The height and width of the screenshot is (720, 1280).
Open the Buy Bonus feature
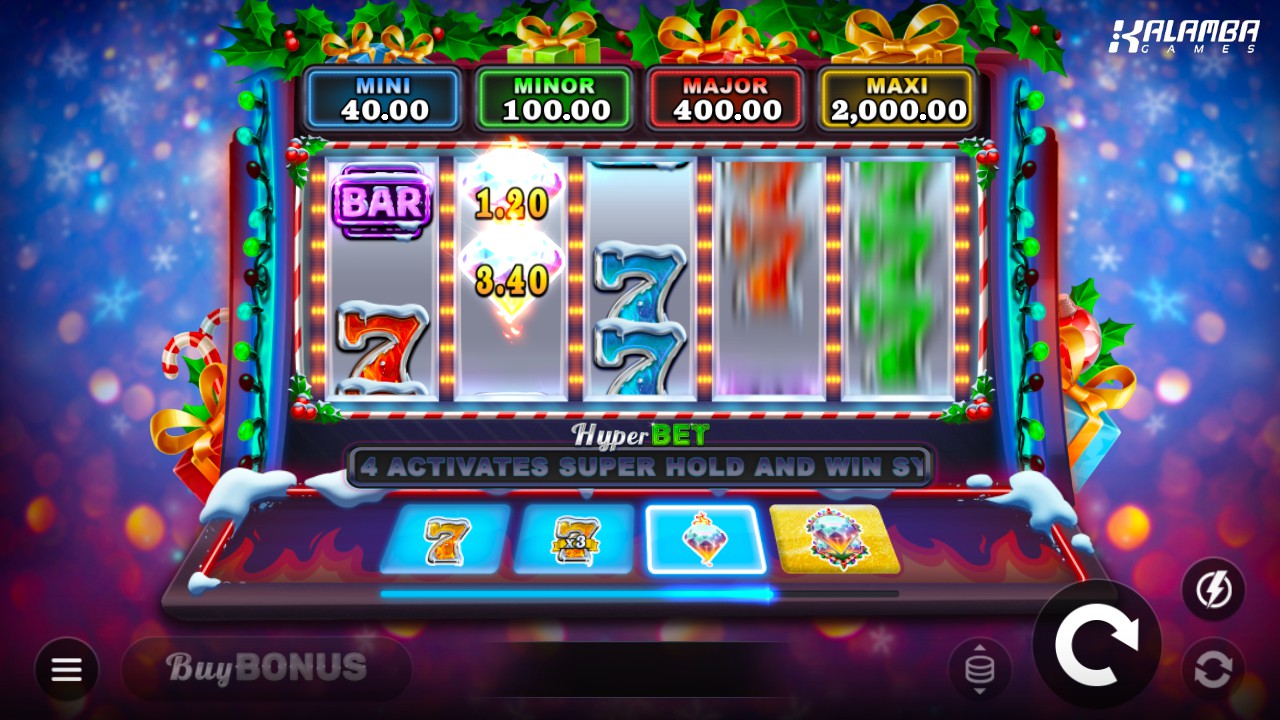pyautogui.click(x=266, y=667)
